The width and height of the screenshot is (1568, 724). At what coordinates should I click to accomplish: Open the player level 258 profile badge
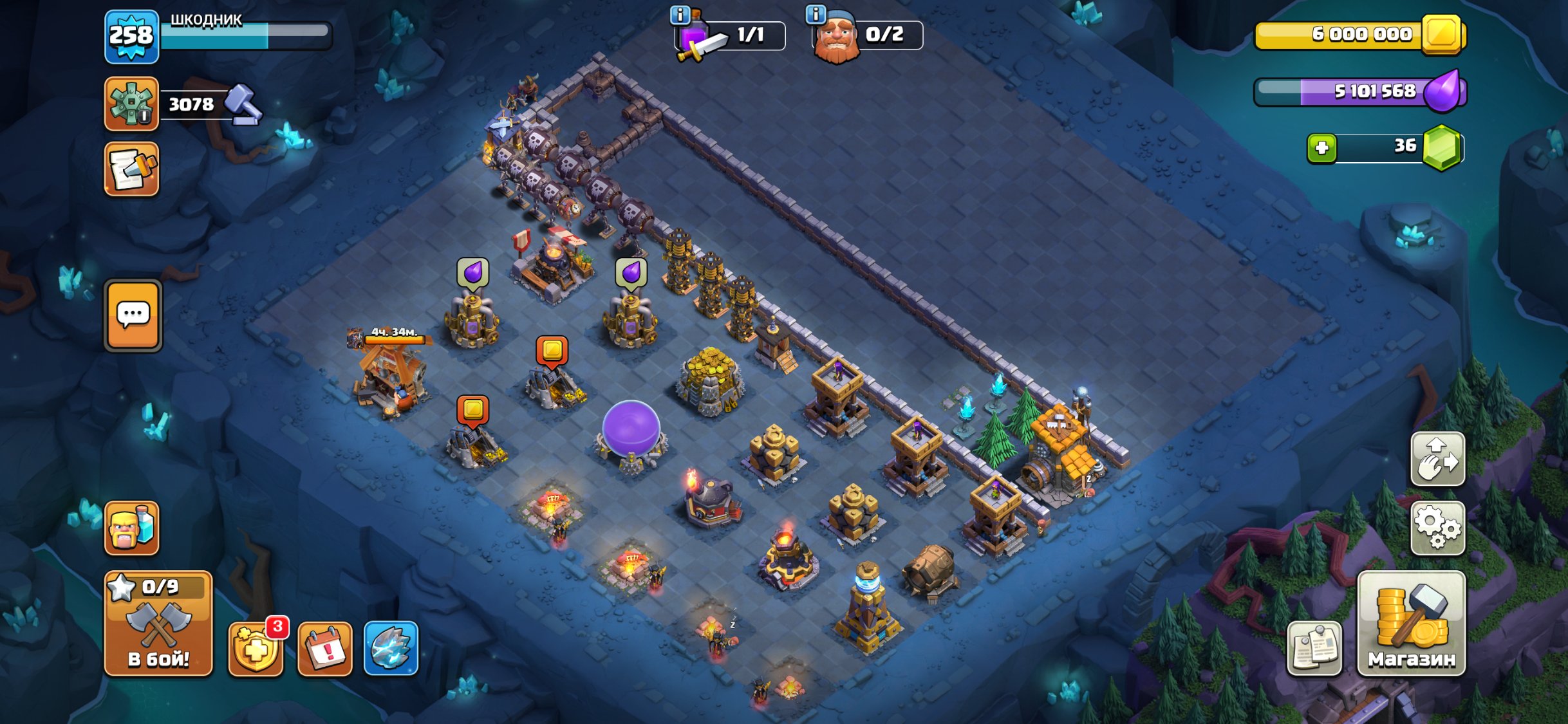pos(131,36)
